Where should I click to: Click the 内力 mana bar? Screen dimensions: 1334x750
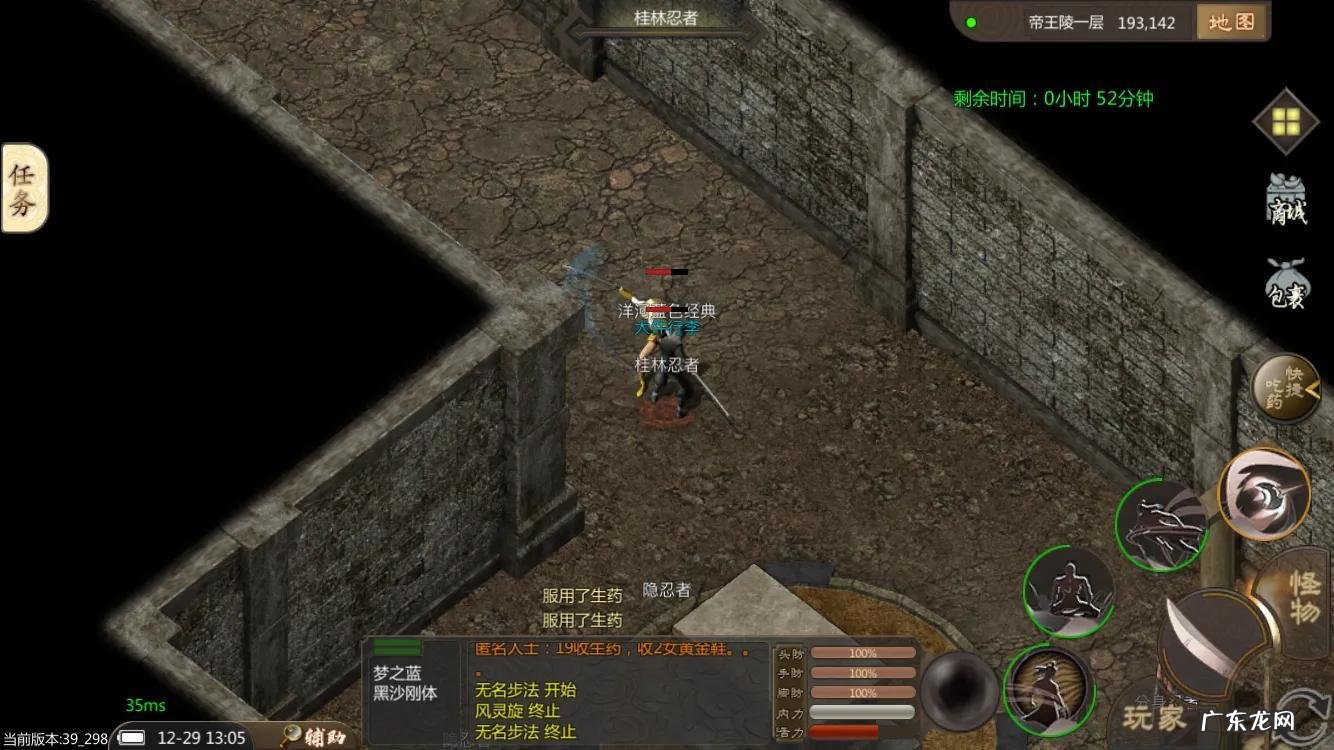860,714
